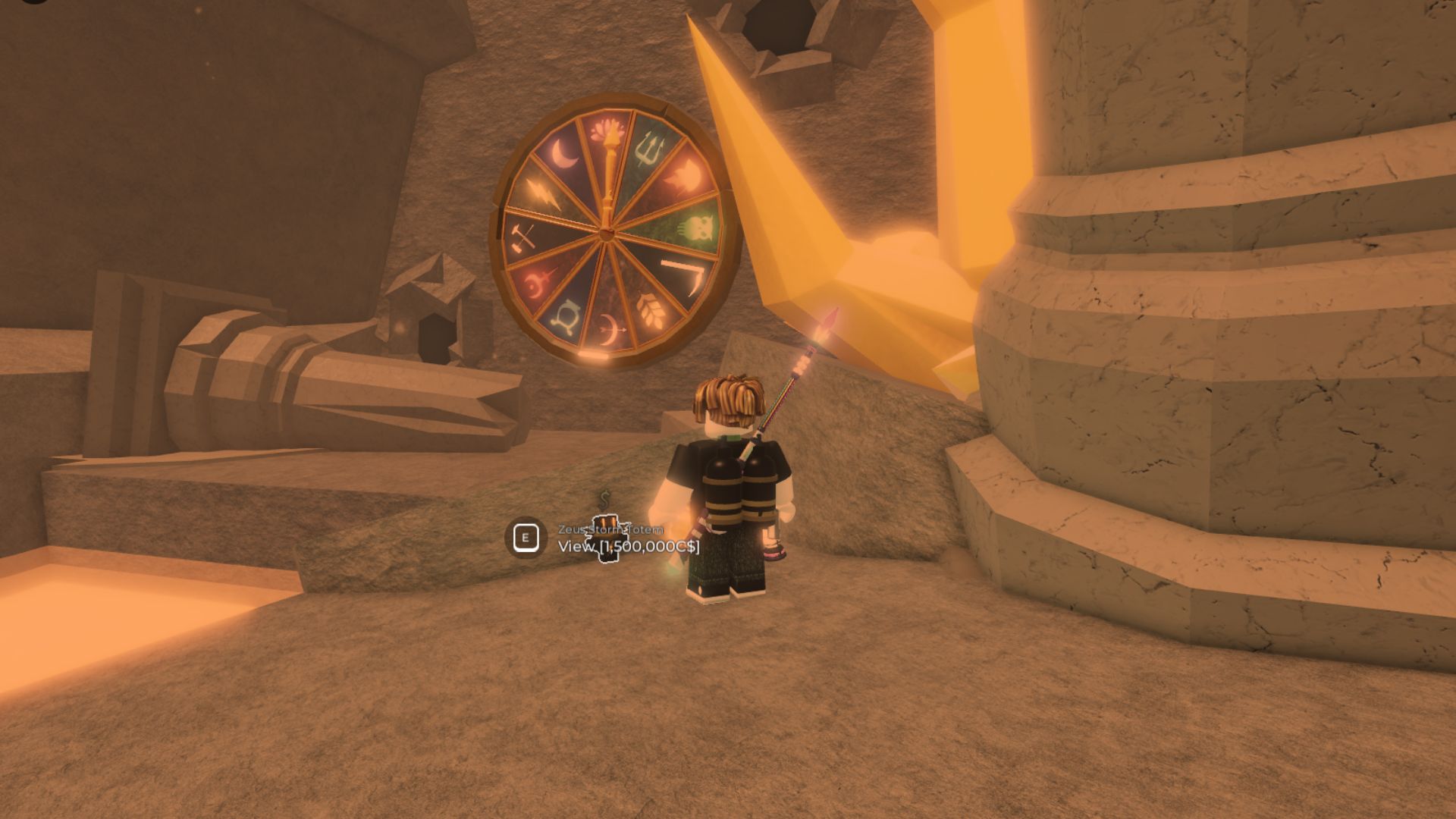
Task: Click the red hooked crescent symbol on the wheel
Action: pyautogui.click(x=538, y=280)
